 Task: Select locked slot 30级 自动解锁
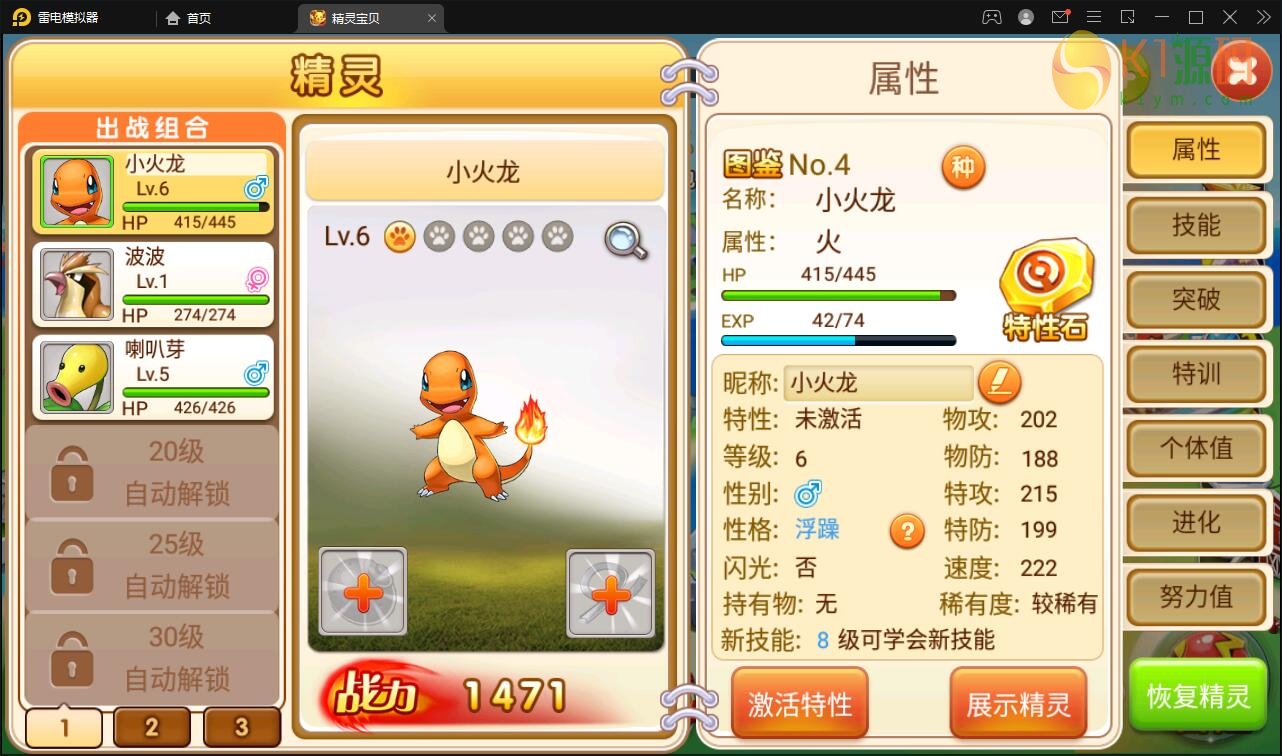151,655
